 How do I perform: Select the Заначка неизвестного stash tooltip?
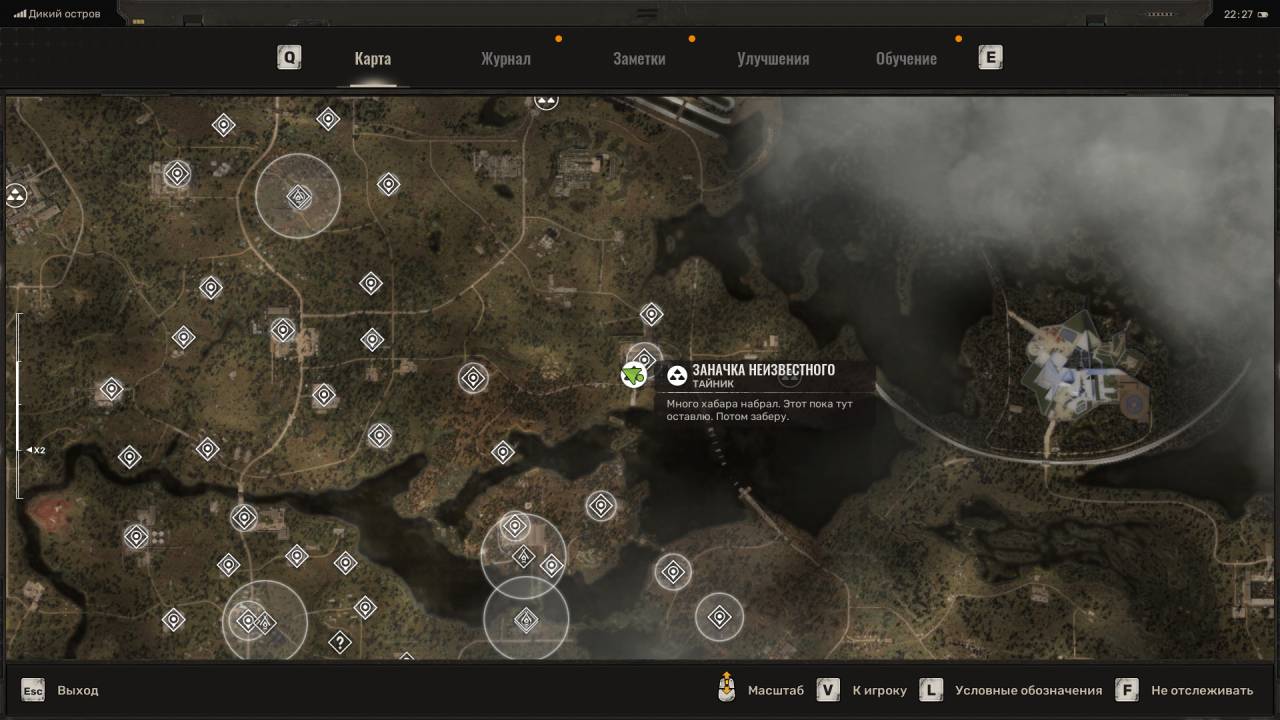(762, 376)
